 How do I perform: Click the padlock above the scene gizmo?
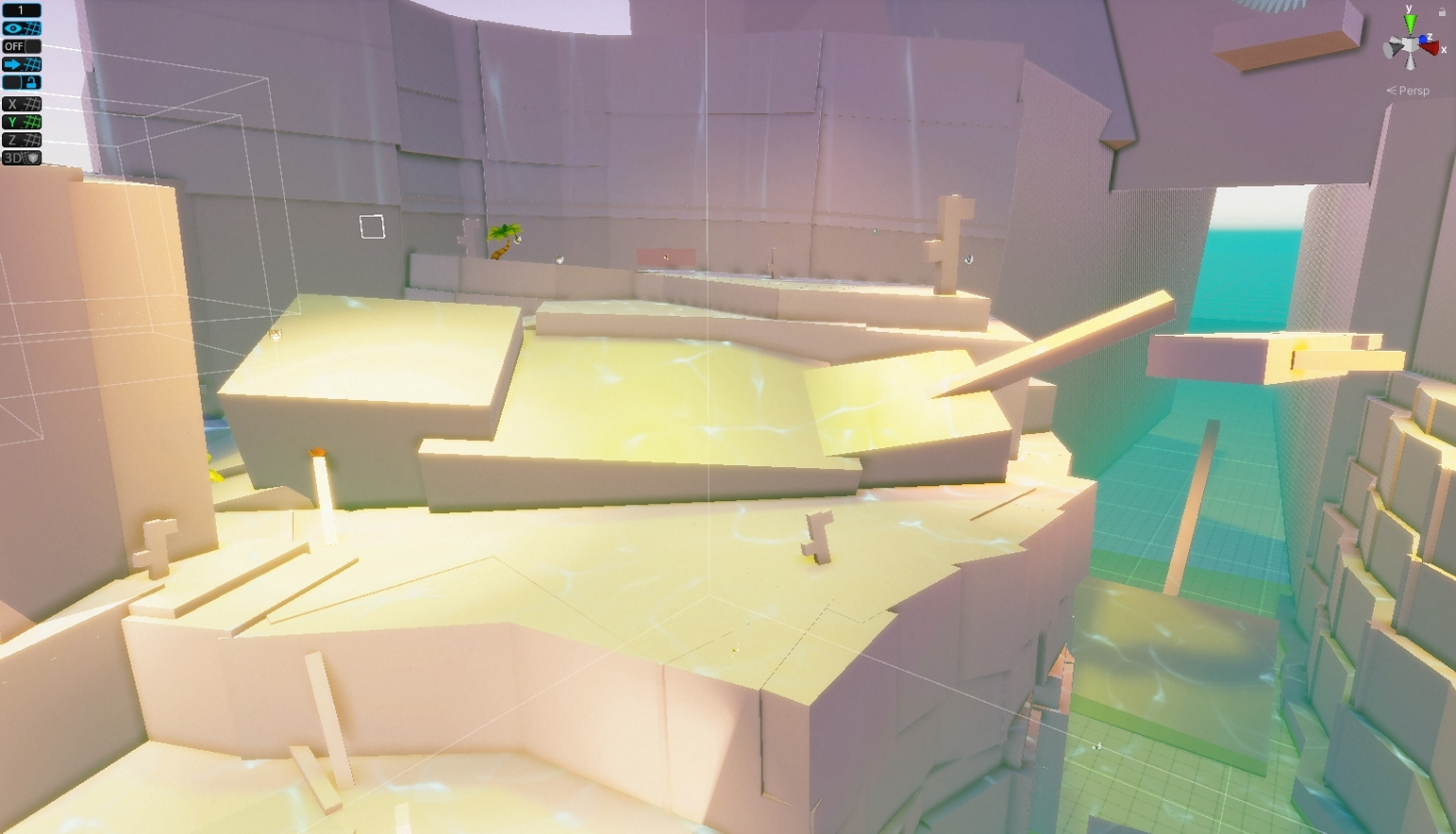(1443, 11)
